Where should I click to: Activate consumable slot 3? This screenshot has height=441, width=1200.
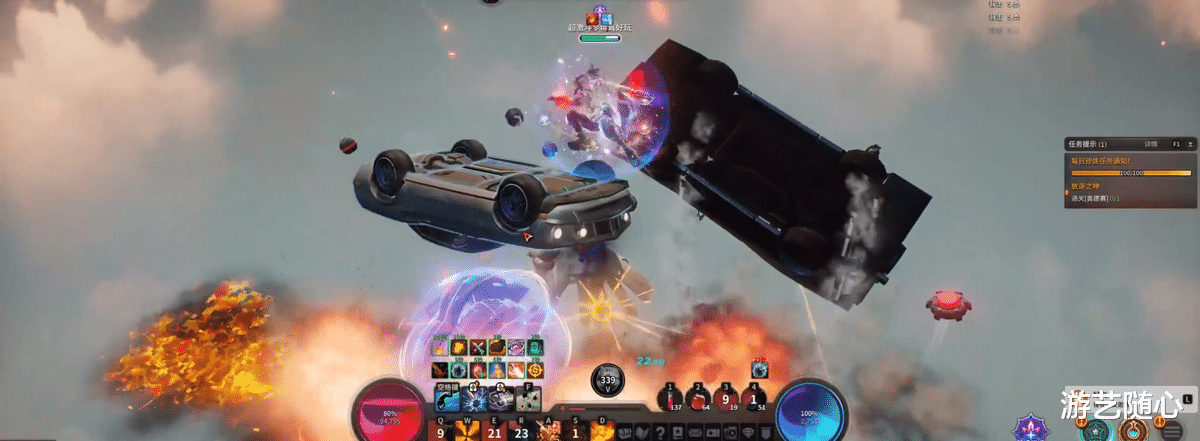(x=726, y=399)
